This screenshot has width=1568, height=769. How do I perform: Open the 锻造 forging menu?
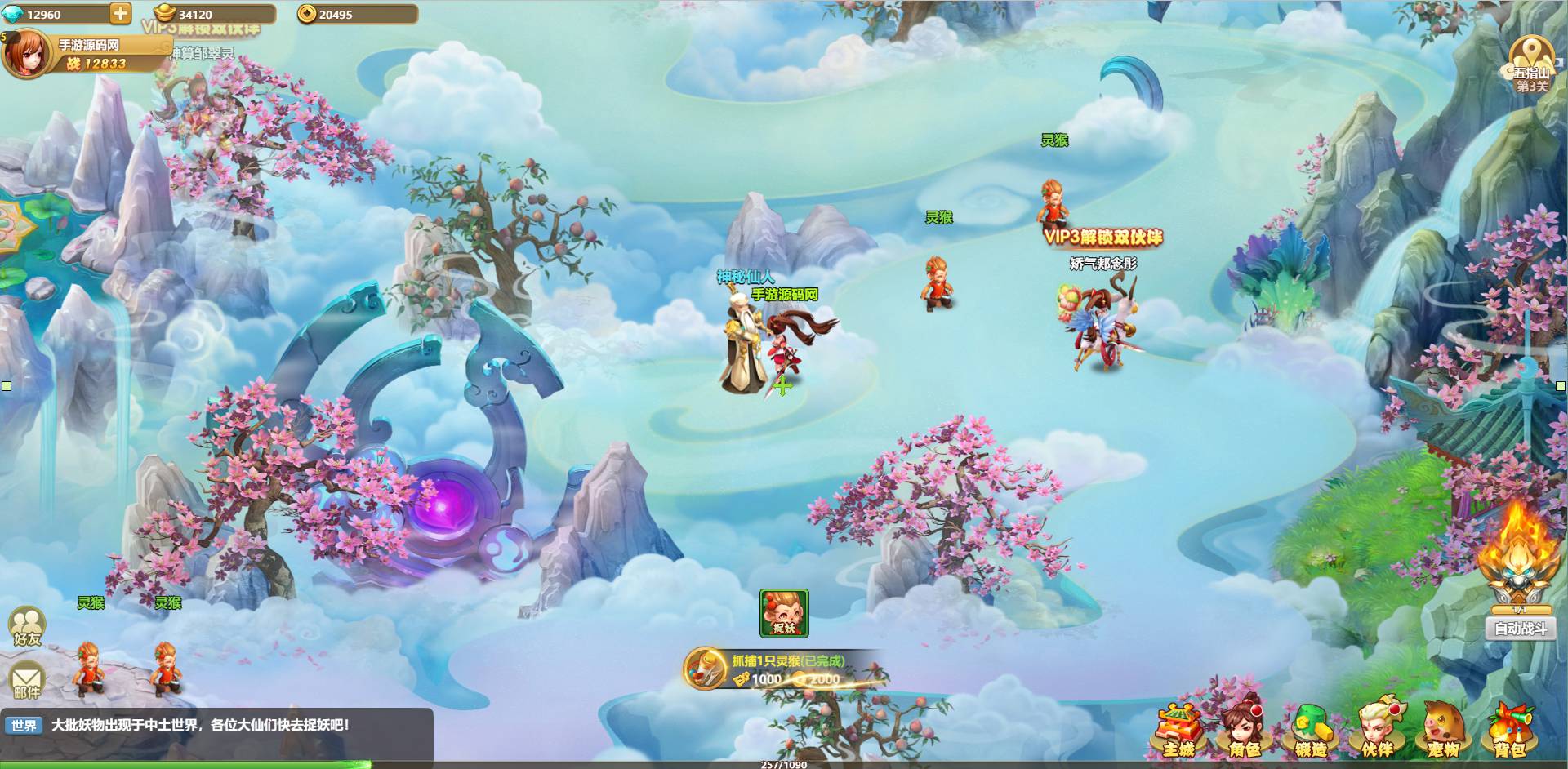tap(1310, 729)
